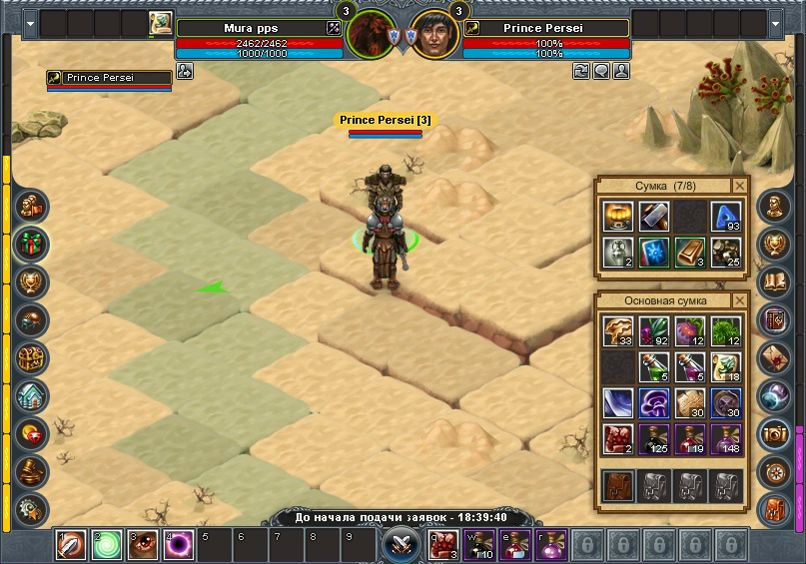Select the gold bar item slot

[689, 252]
